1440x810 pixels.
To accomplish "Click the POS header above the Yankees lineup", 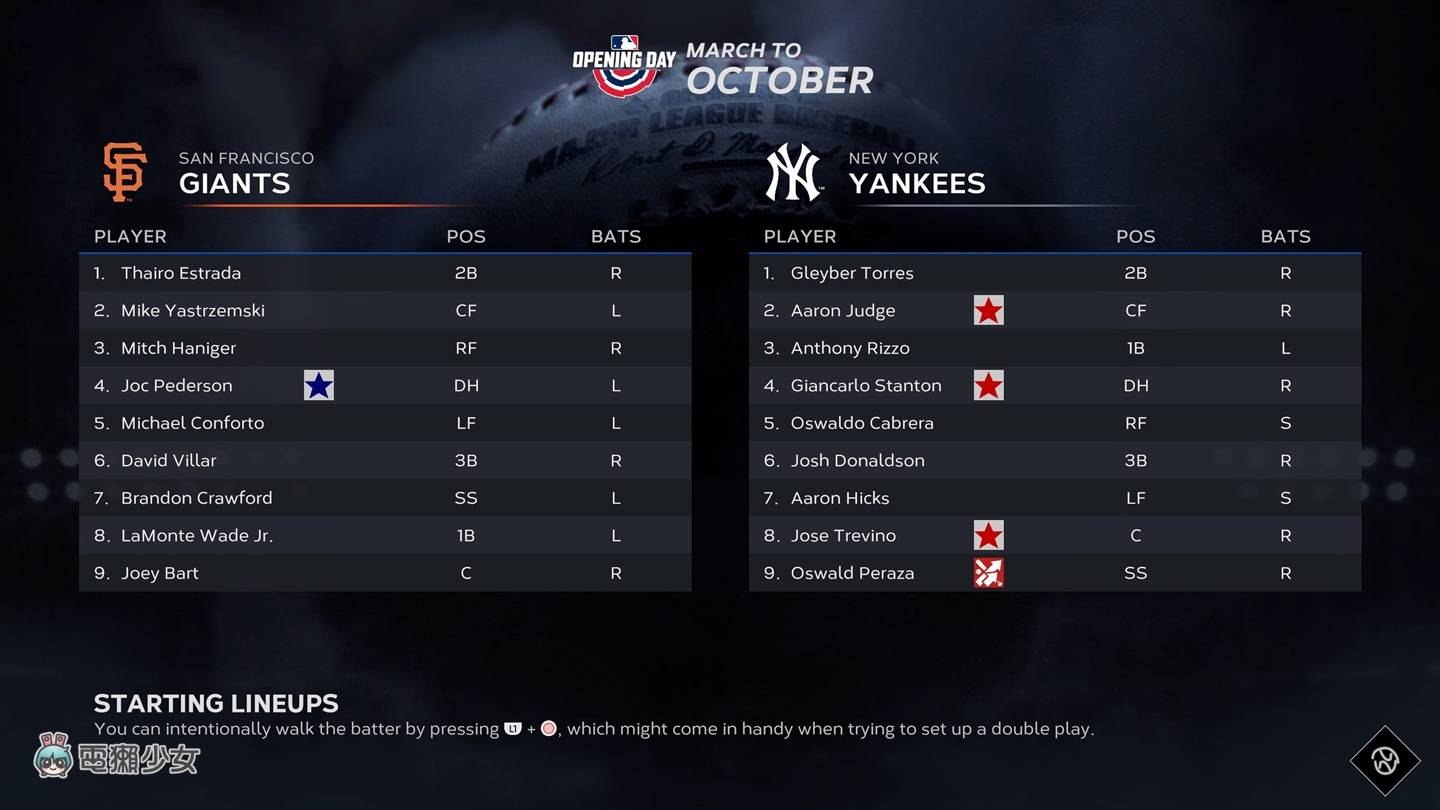I will (1135, 237).
